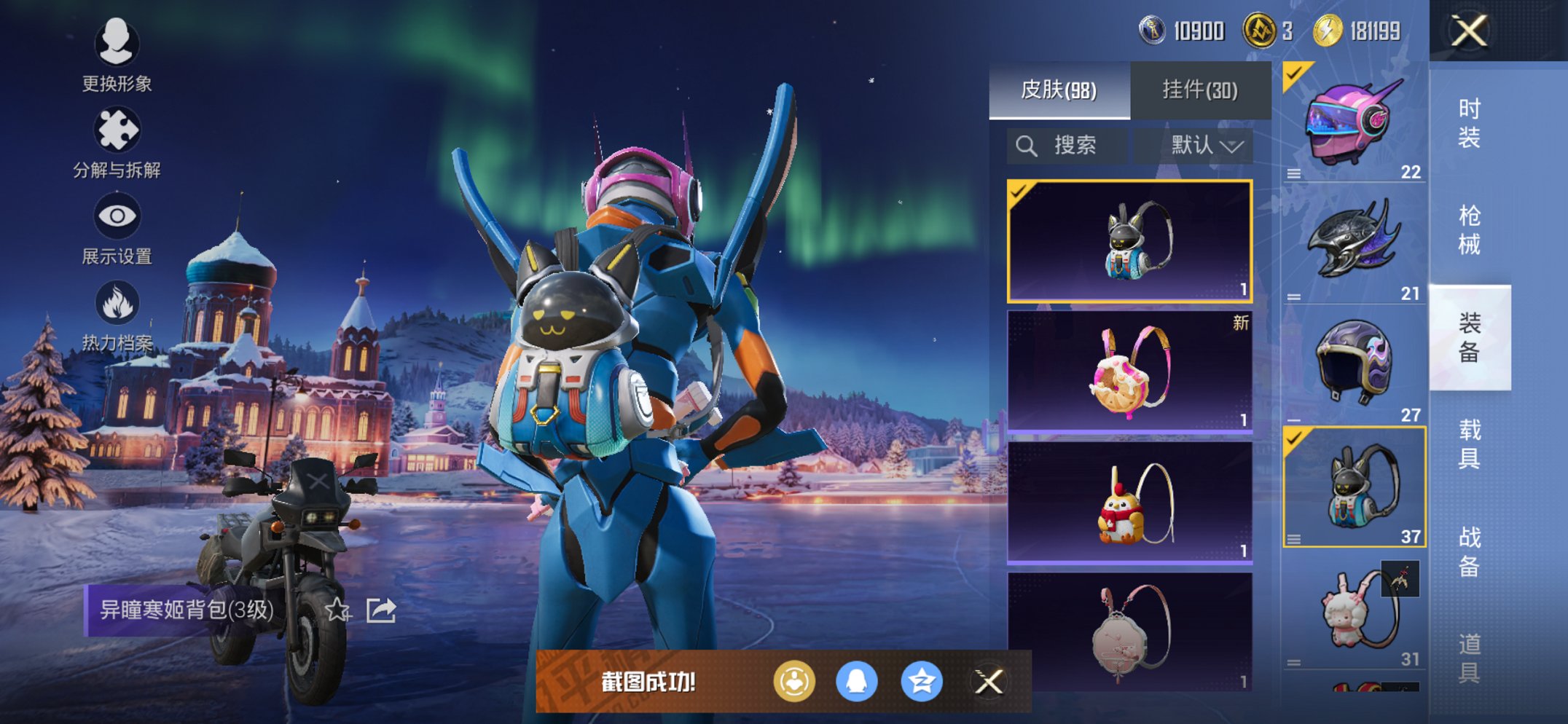Switch to the 挂件(30) pendants tab
This screenshot has width=1568, height=724.
[1199, 90]
